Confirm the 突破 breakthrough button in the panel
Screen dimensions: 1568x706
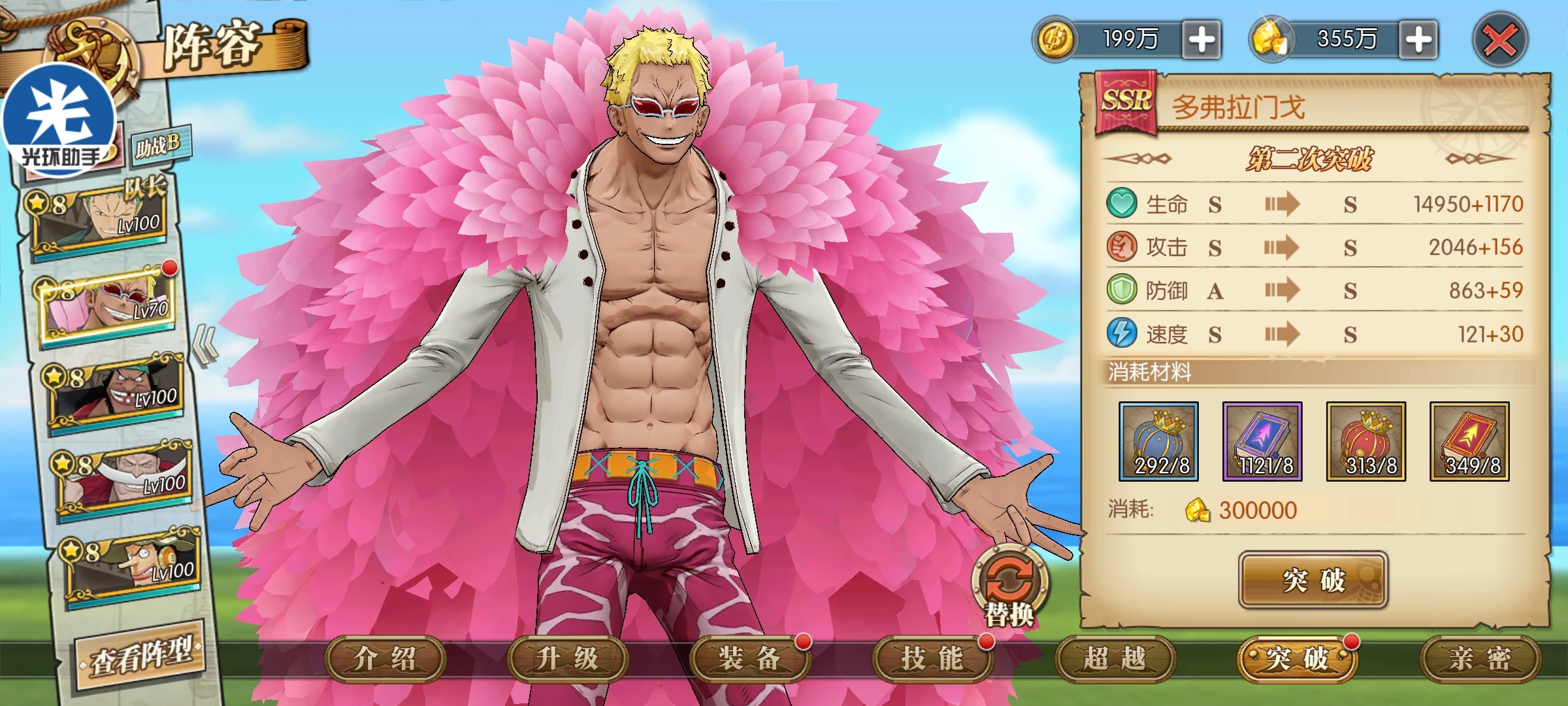click(x=1313, y=580)
